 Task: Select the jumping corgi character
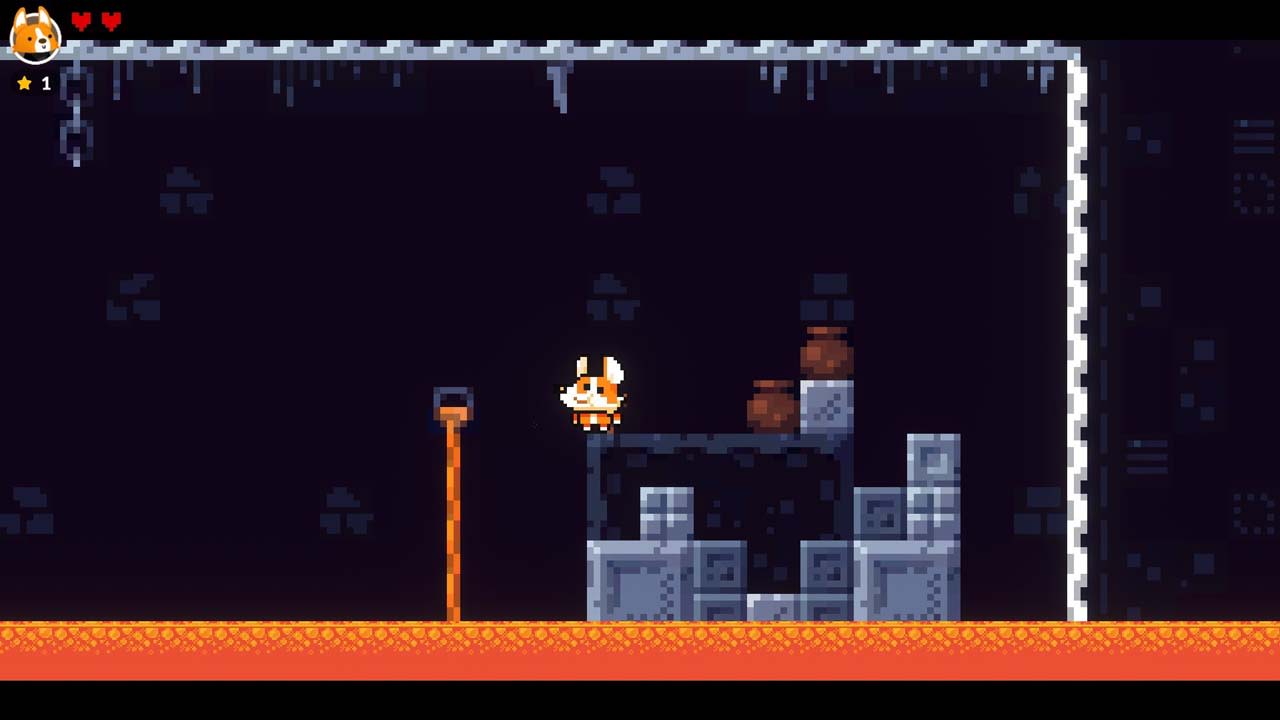592,395
